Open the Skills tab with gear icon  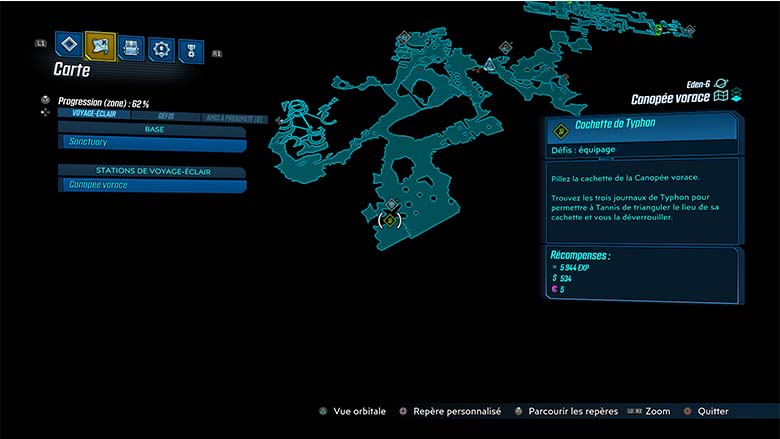tap(161, 48)
